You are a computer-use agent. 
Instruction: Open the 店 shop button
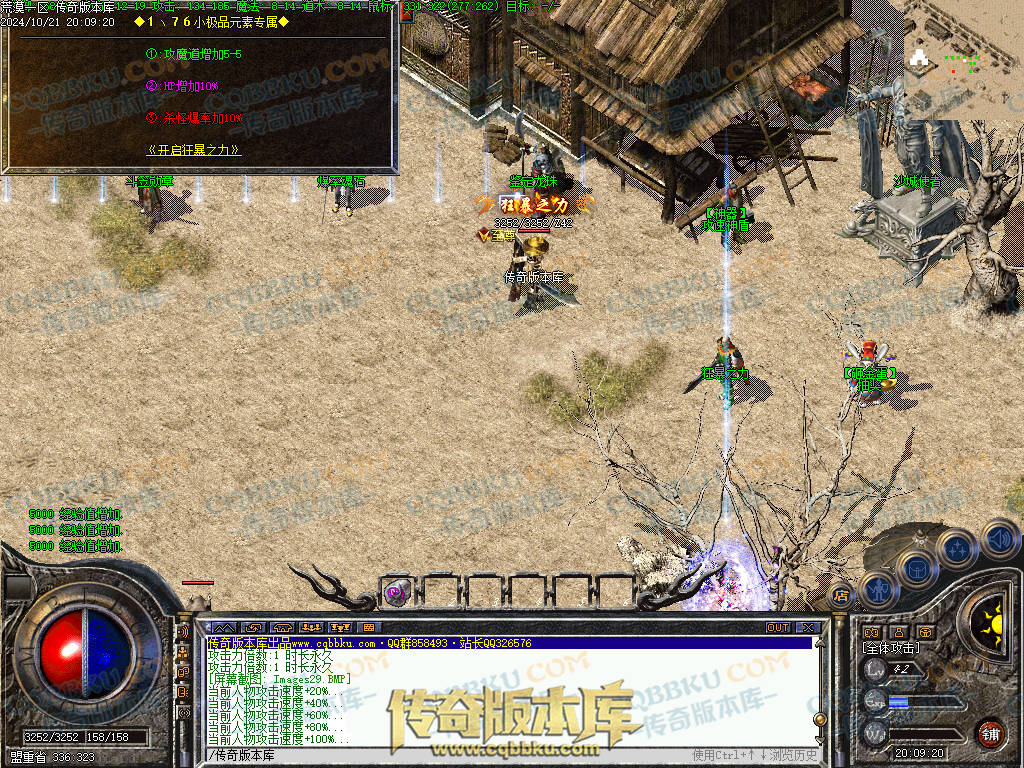(x=841, y=596)
